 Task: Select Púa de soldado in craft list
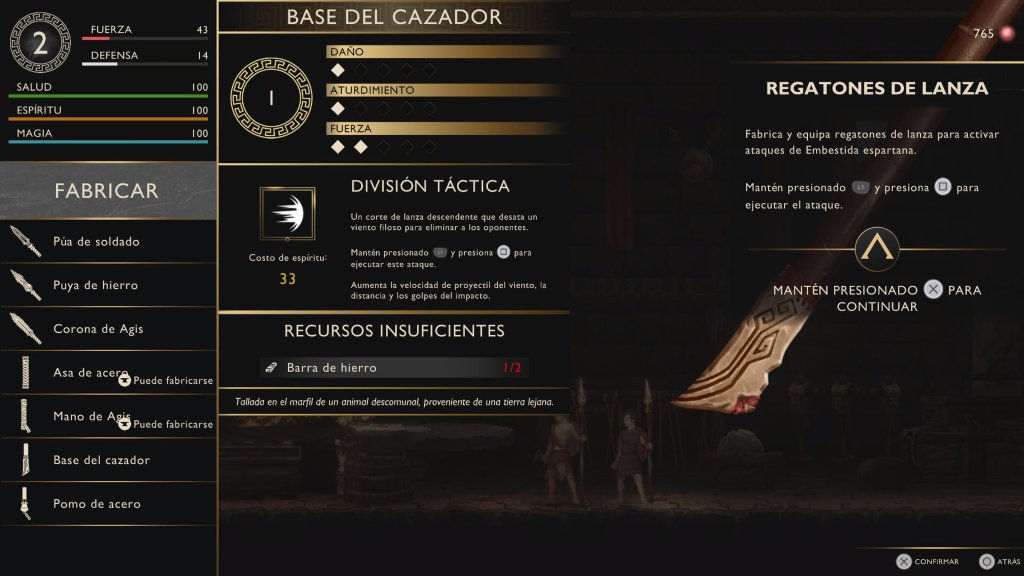click(108, 241)
